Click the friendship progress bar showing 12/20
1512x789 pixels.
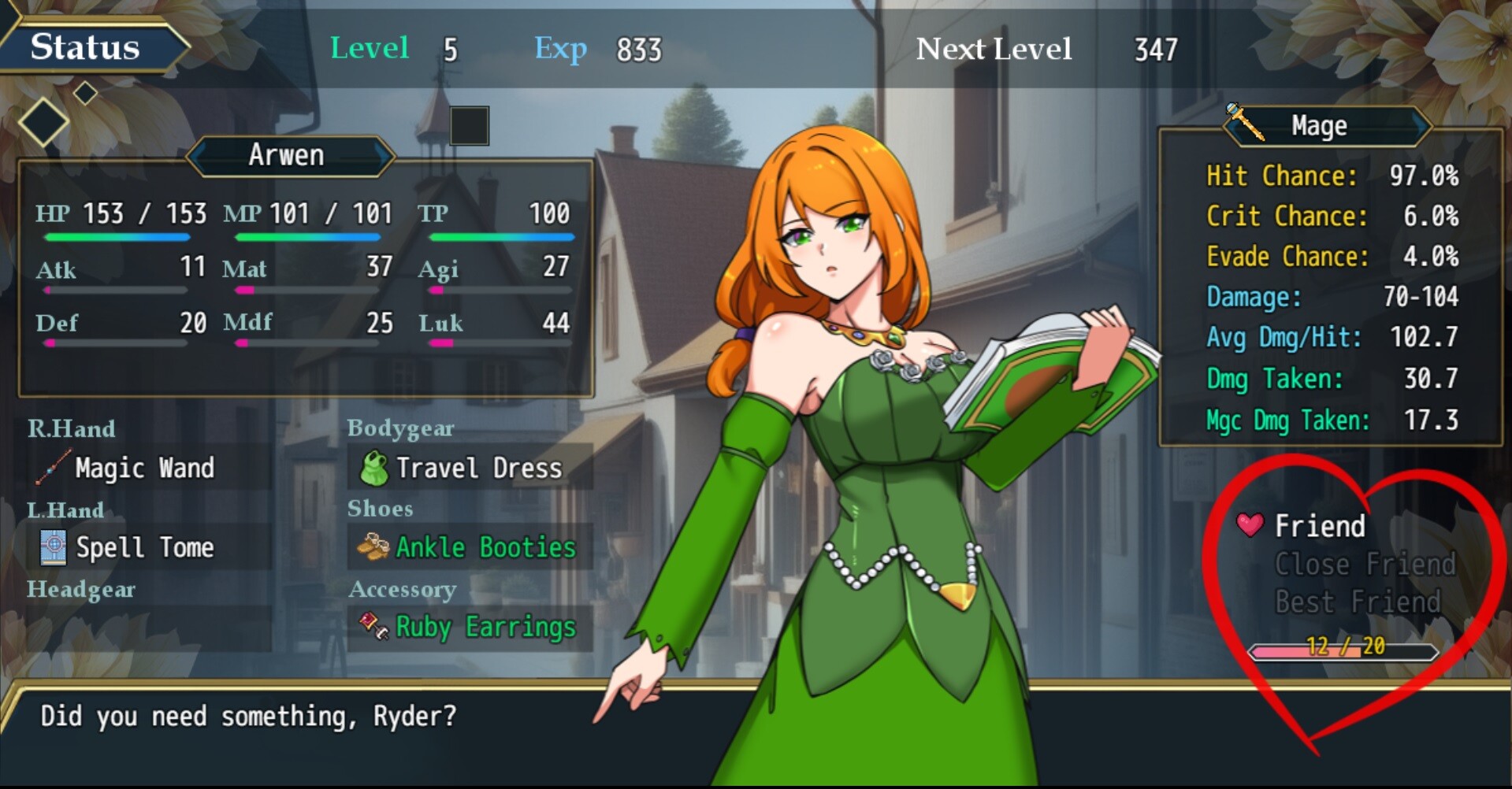point(1343,651)
